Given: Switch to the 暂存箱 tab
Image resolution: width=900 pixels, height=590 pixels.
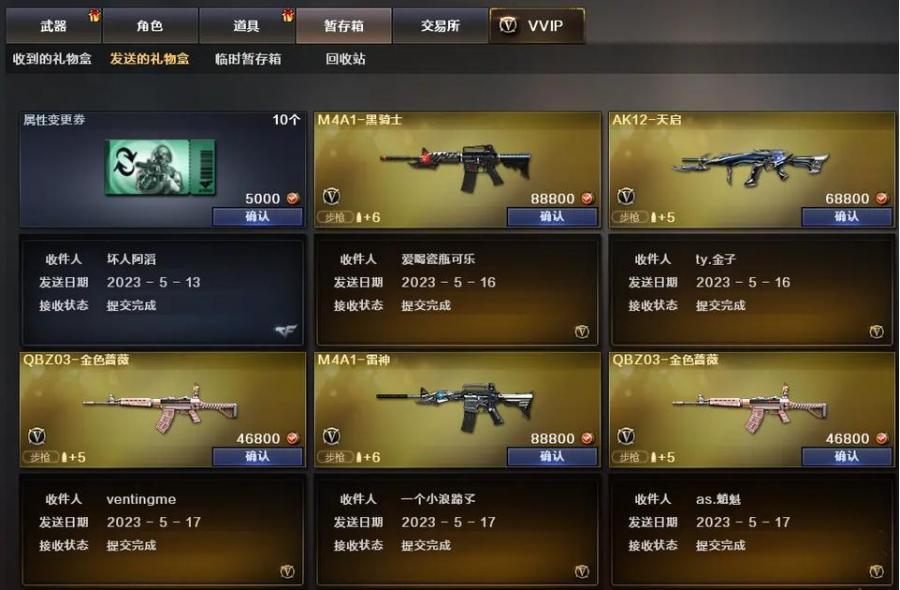Looking at the screenshot, I should tap(343, 26).
